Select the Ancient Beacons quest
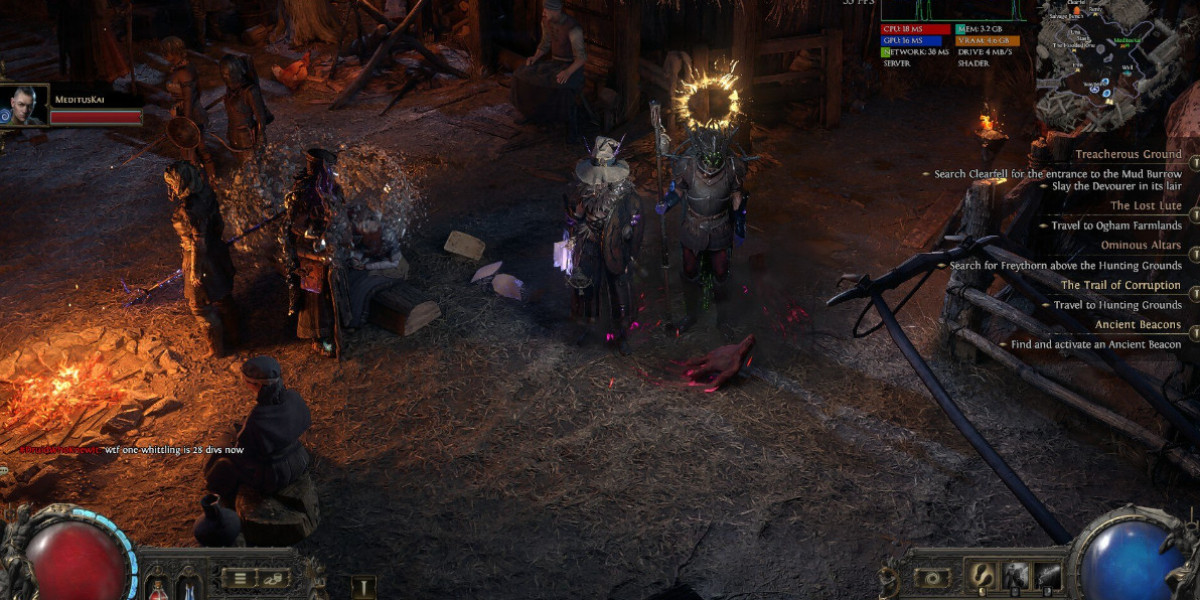Screen dimensions: 1200x600 pos(1138,325)
